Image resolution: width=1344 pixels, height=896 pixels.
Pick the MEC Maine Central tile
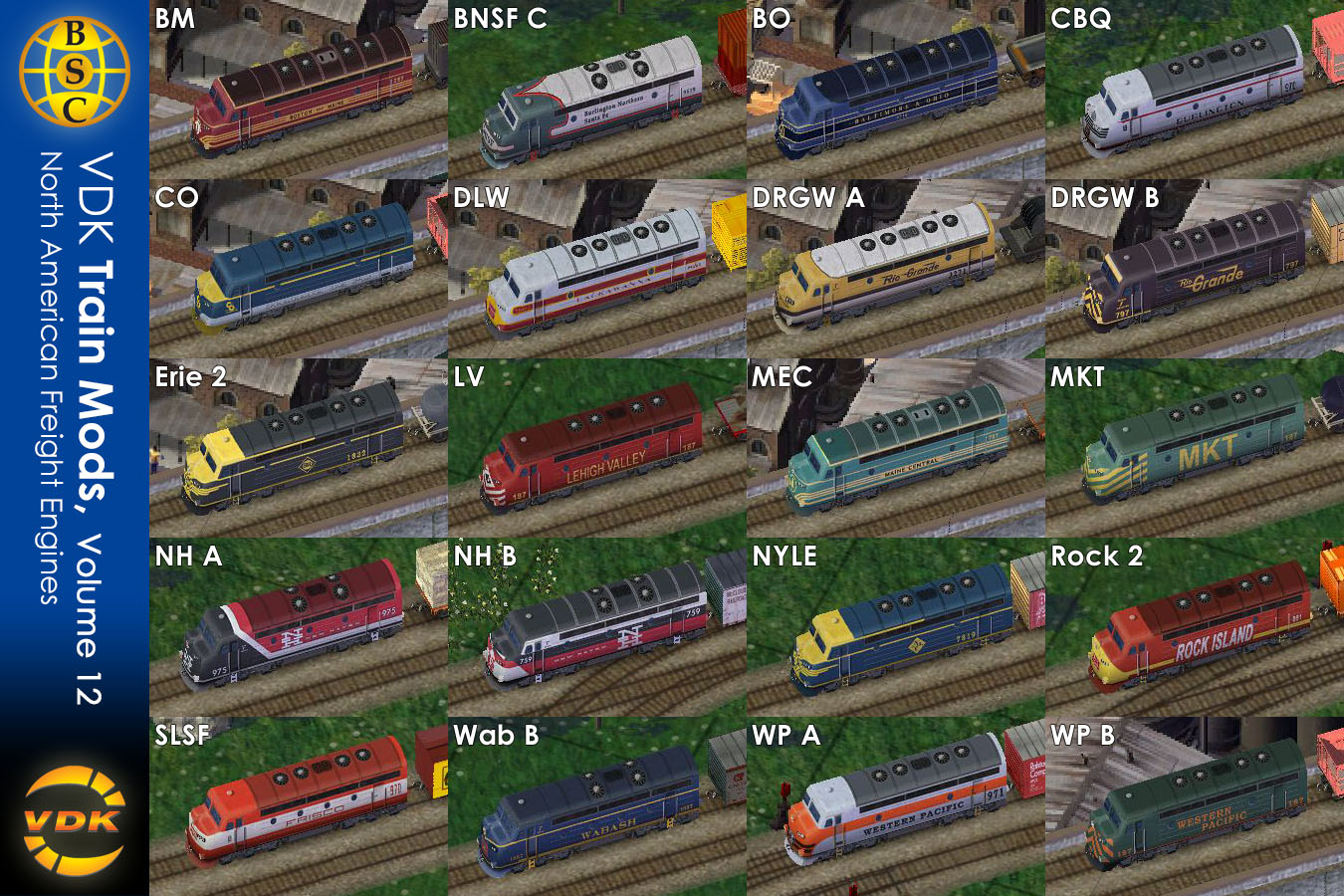coord(896,448)
